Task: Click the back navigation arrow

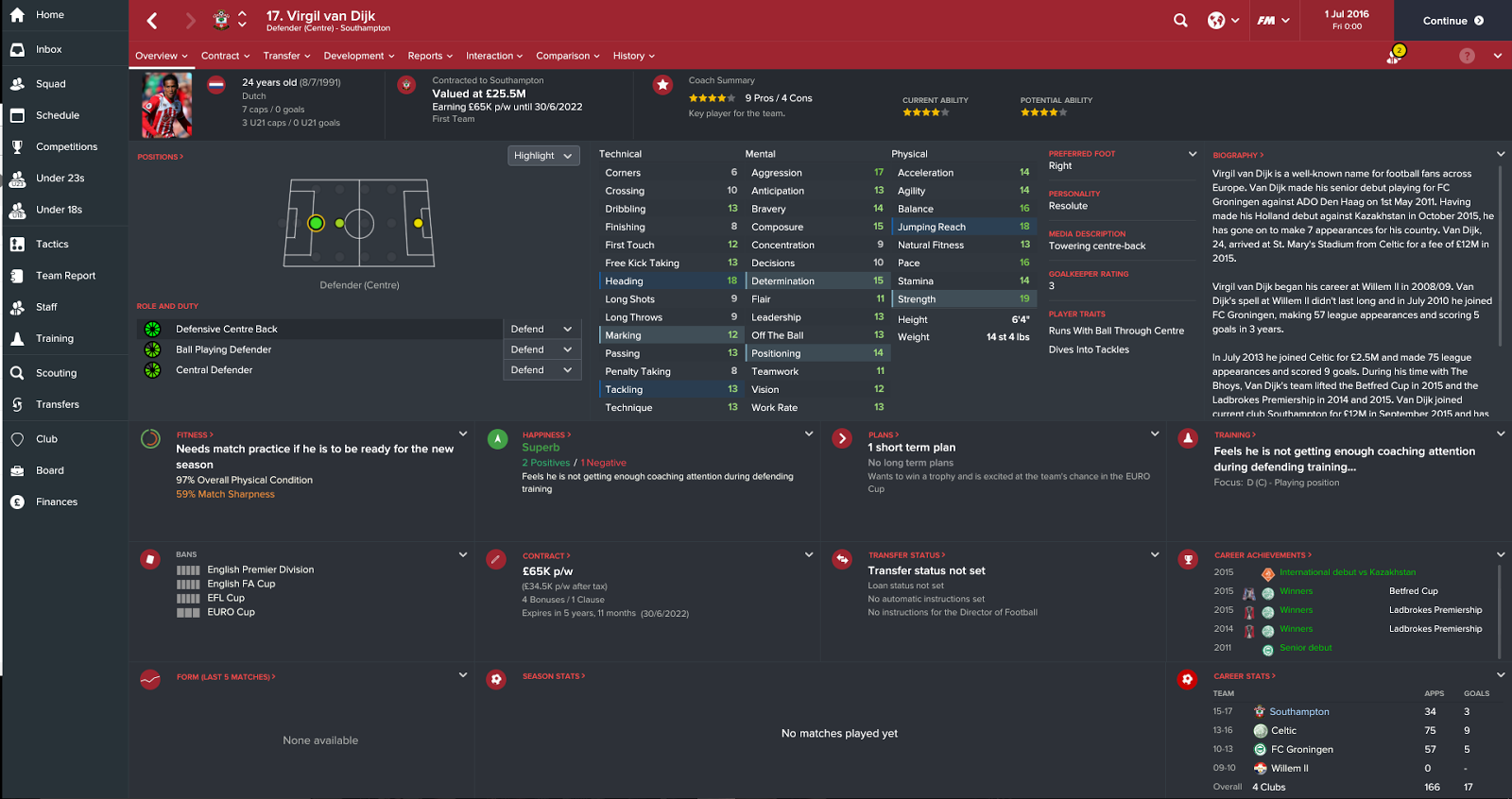Action: (151, 19)
